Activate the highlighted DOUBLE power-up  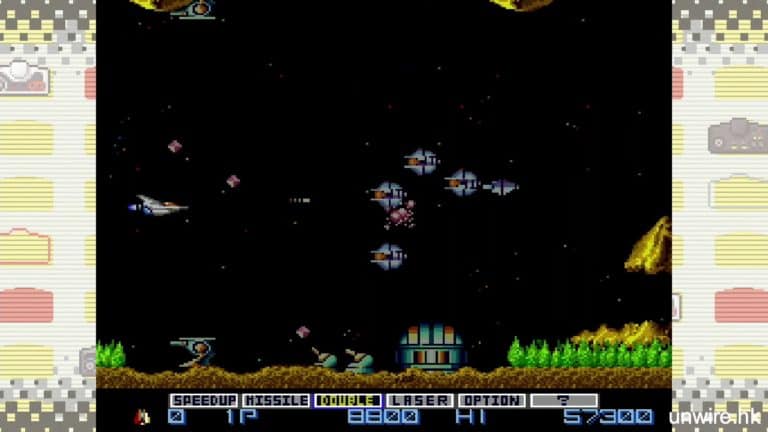tap(348, 400)
